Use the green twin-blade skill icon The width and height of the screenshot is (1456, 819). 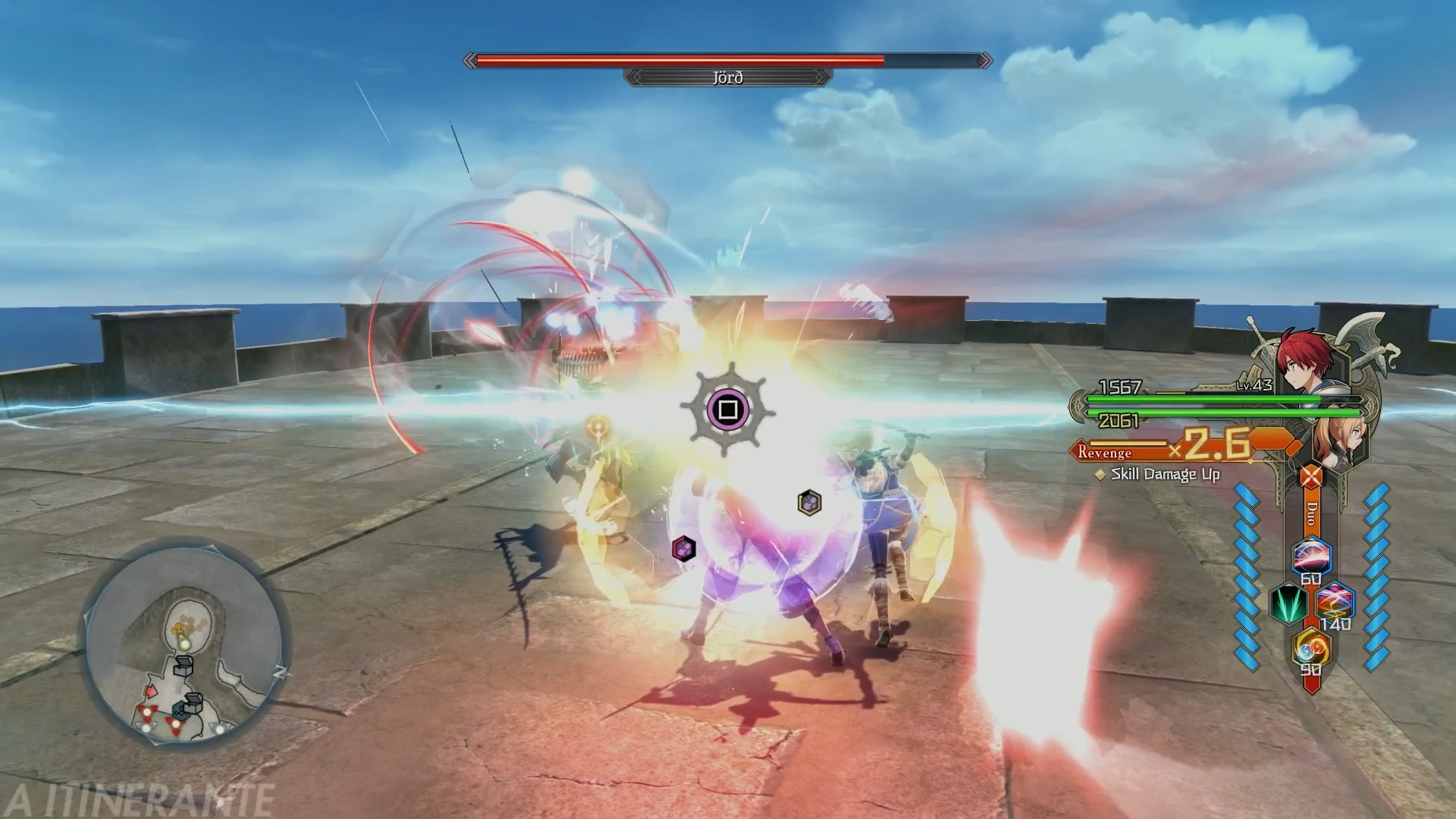[x=1287, y=604]
